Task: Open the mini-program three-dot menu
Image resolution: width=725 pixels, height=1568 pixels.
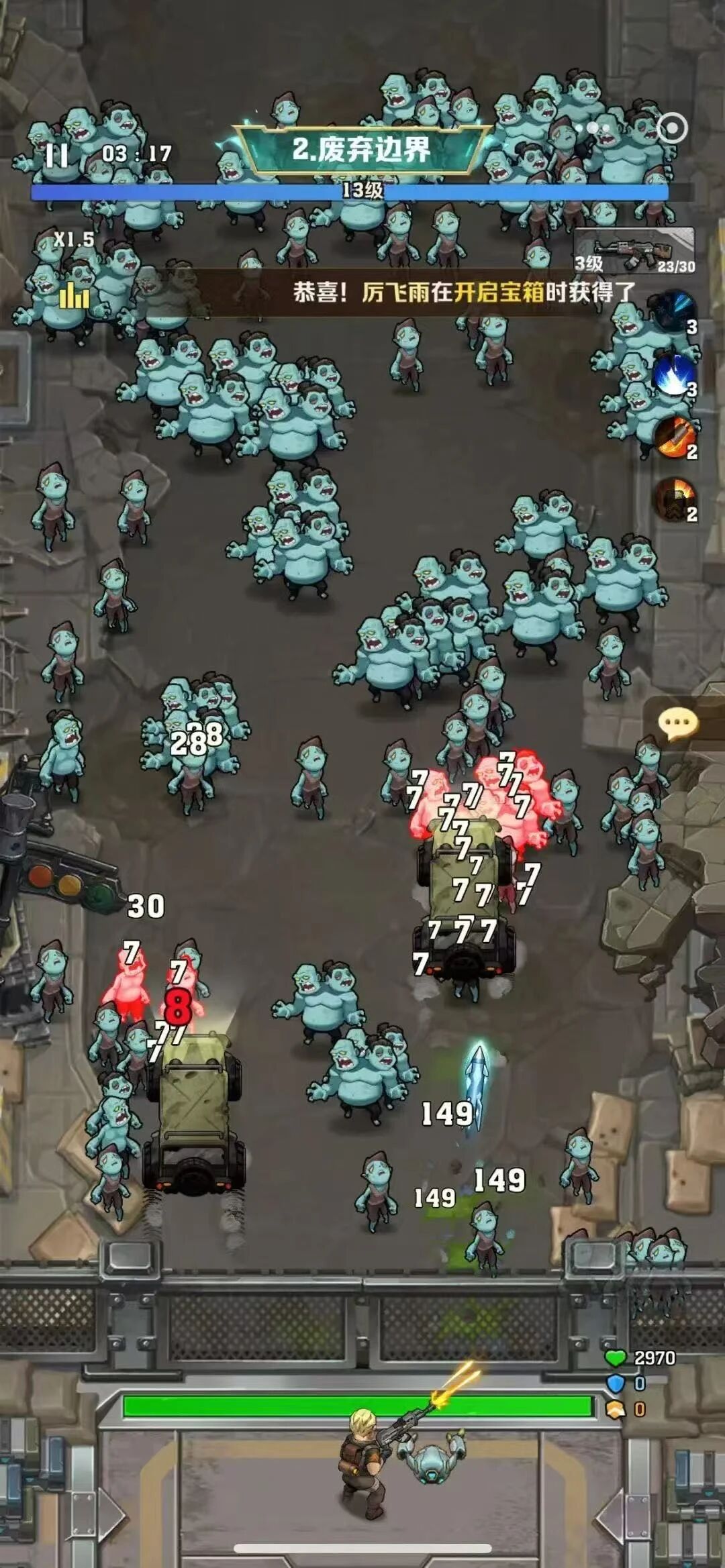Action: pos(595,127)
